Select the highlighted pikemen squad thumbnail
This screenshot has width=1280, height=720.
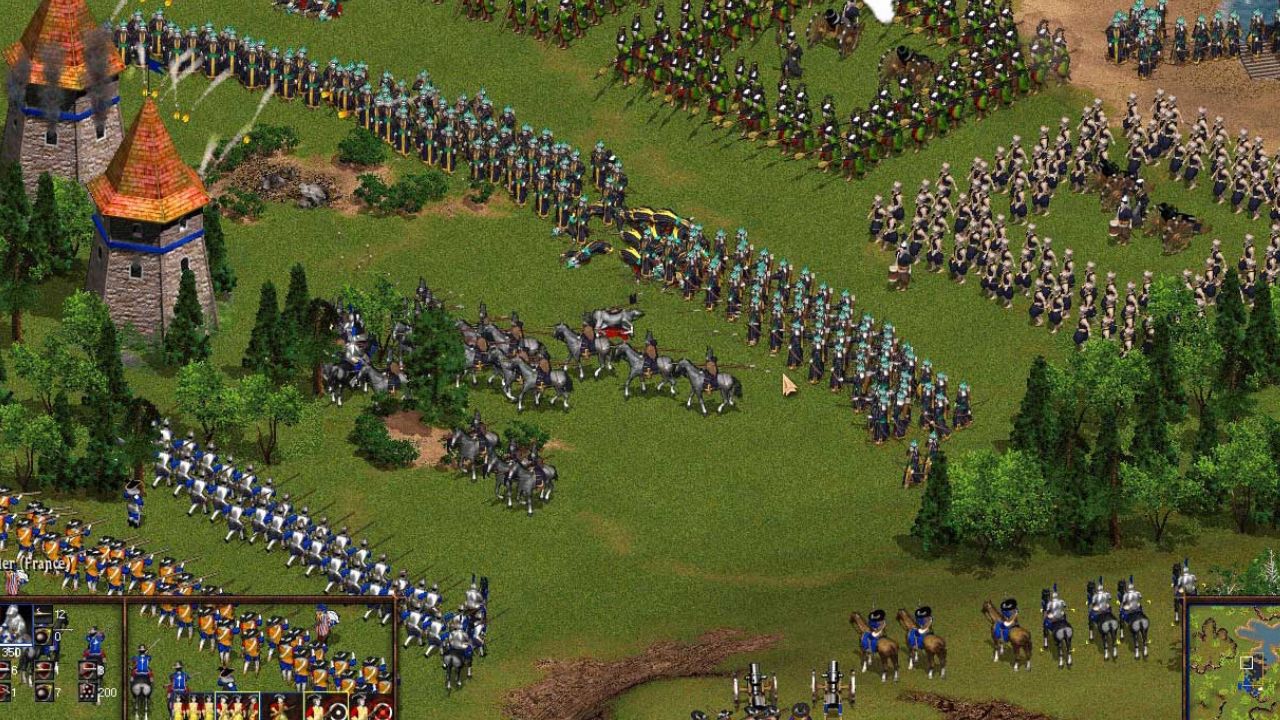click(x=236, y=706)
